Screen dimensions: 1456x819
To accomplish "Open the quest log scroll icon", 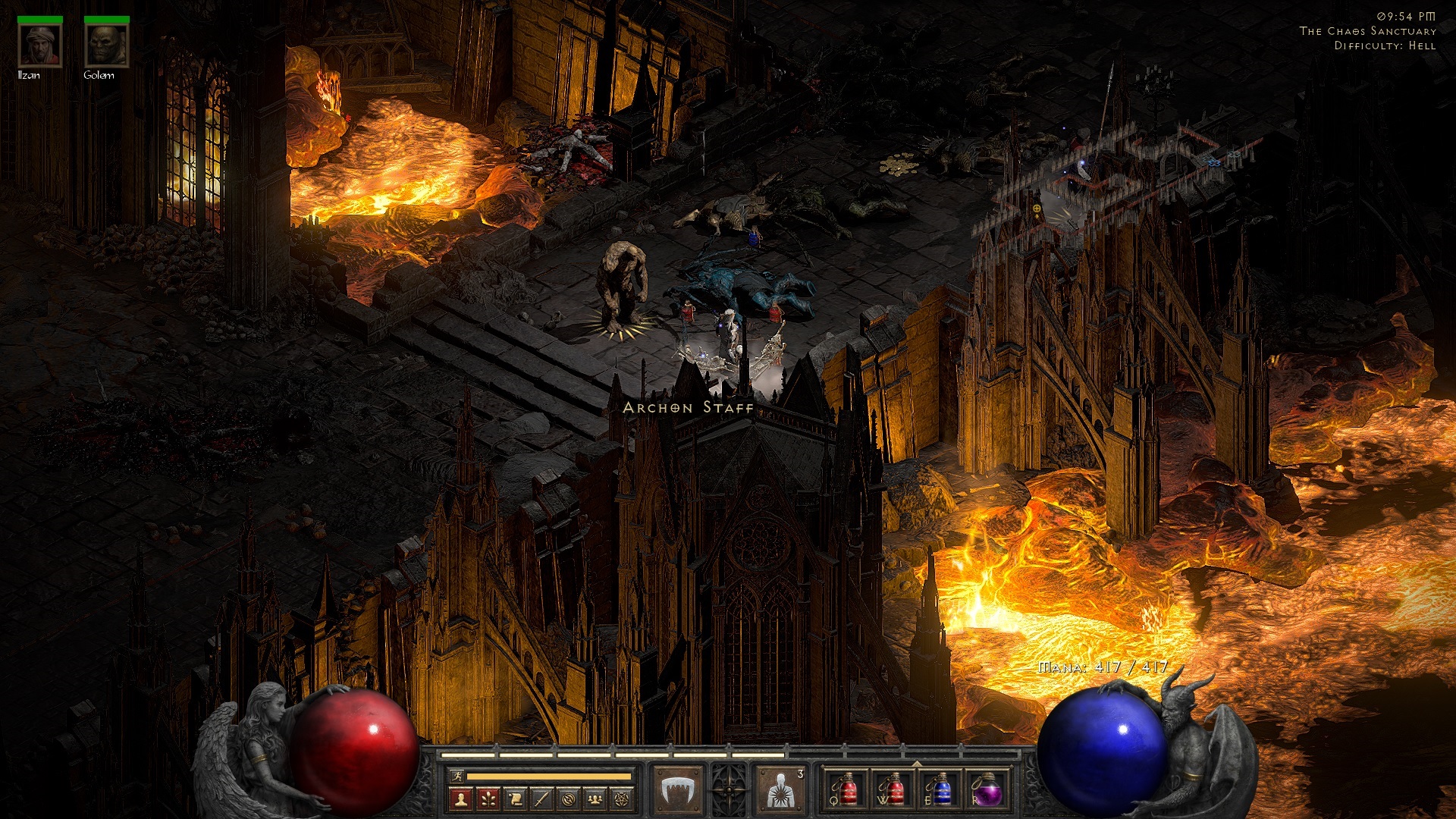I will (x=515, y=799).
